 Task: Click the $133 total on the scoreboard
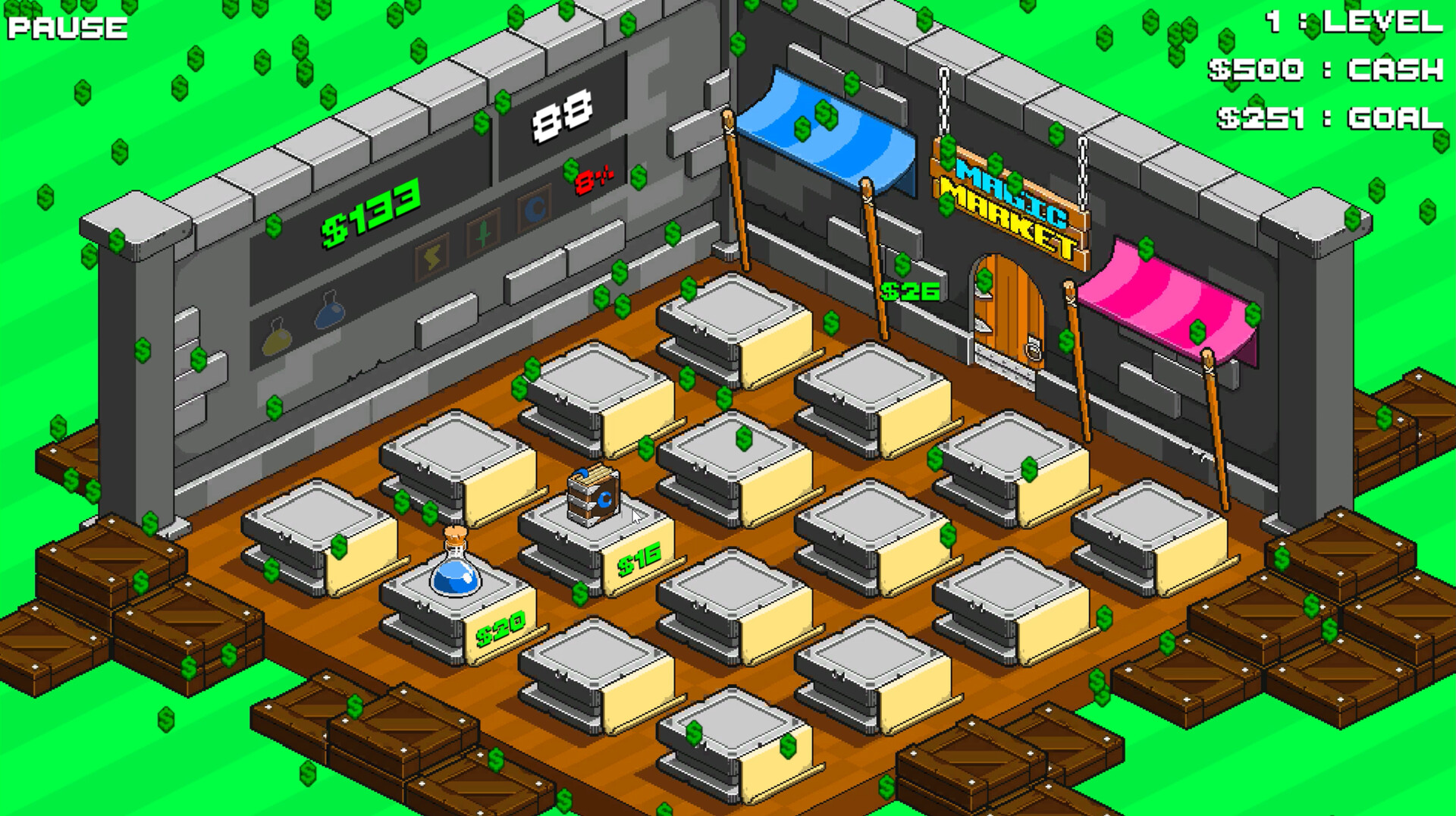(369, 213)
